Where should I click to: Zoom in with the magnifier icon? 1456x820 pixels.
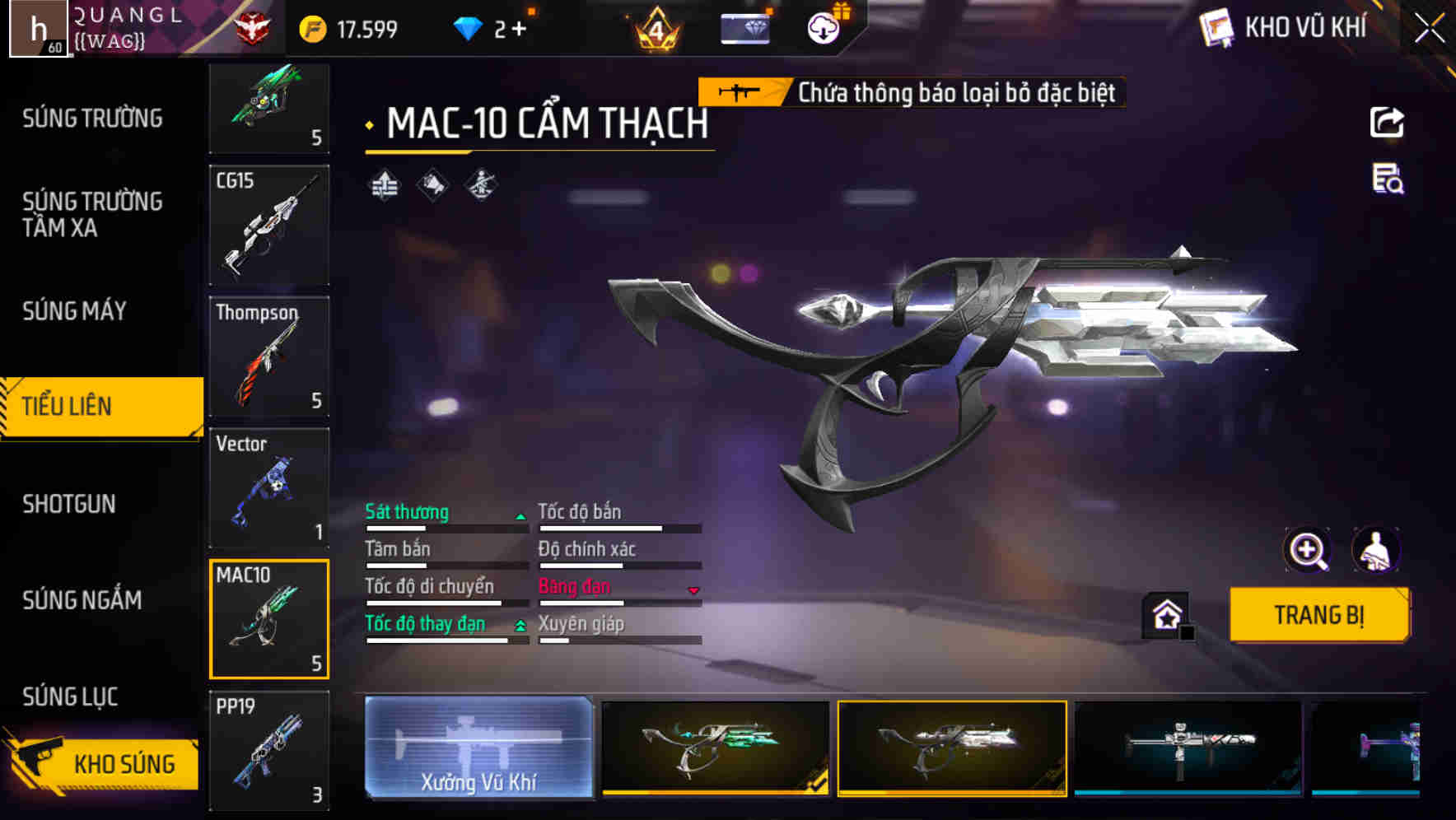pos(1307,550)
